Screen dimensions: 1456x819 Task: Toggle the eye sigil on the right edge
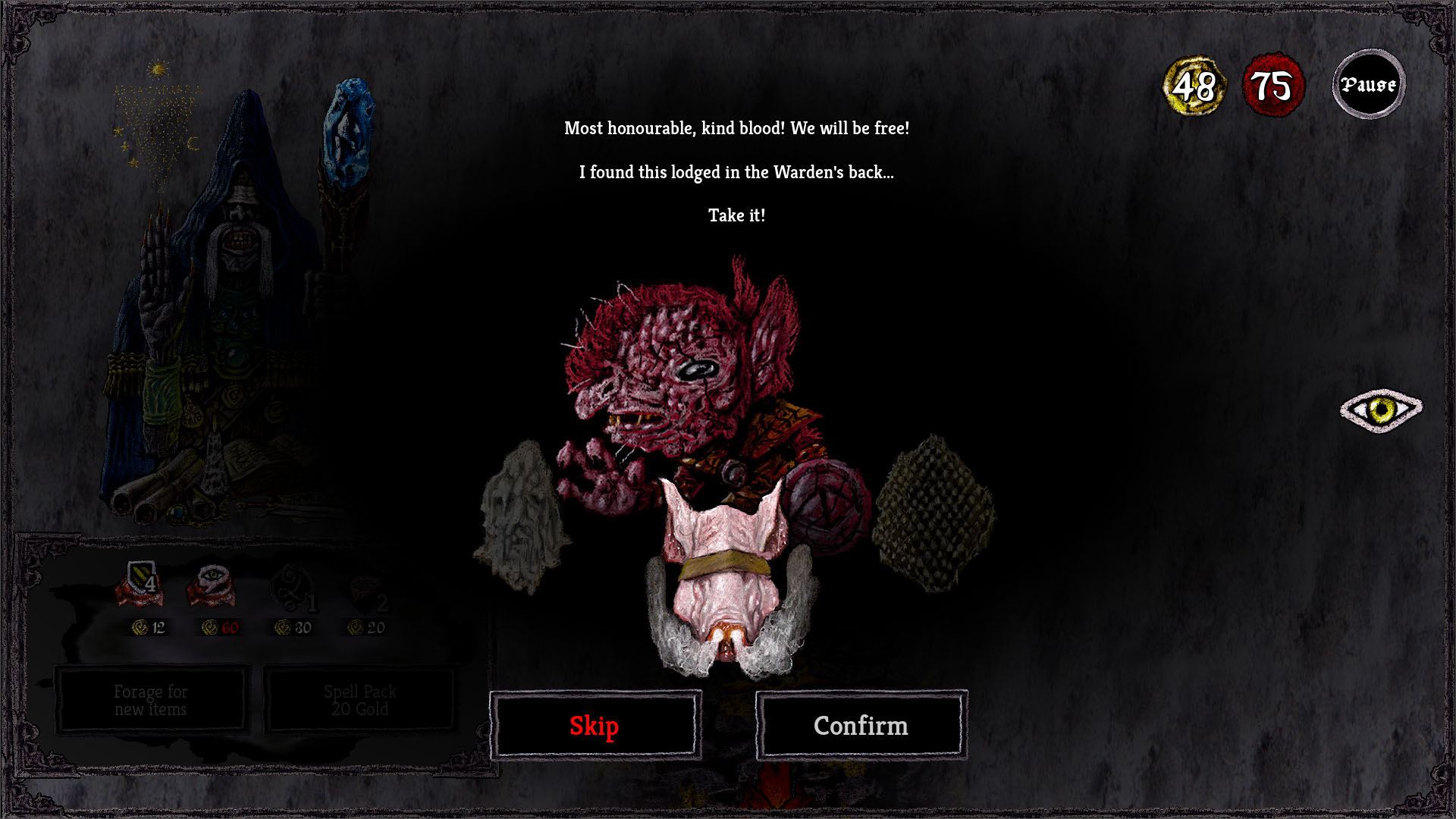click(x=1382, y=408)
